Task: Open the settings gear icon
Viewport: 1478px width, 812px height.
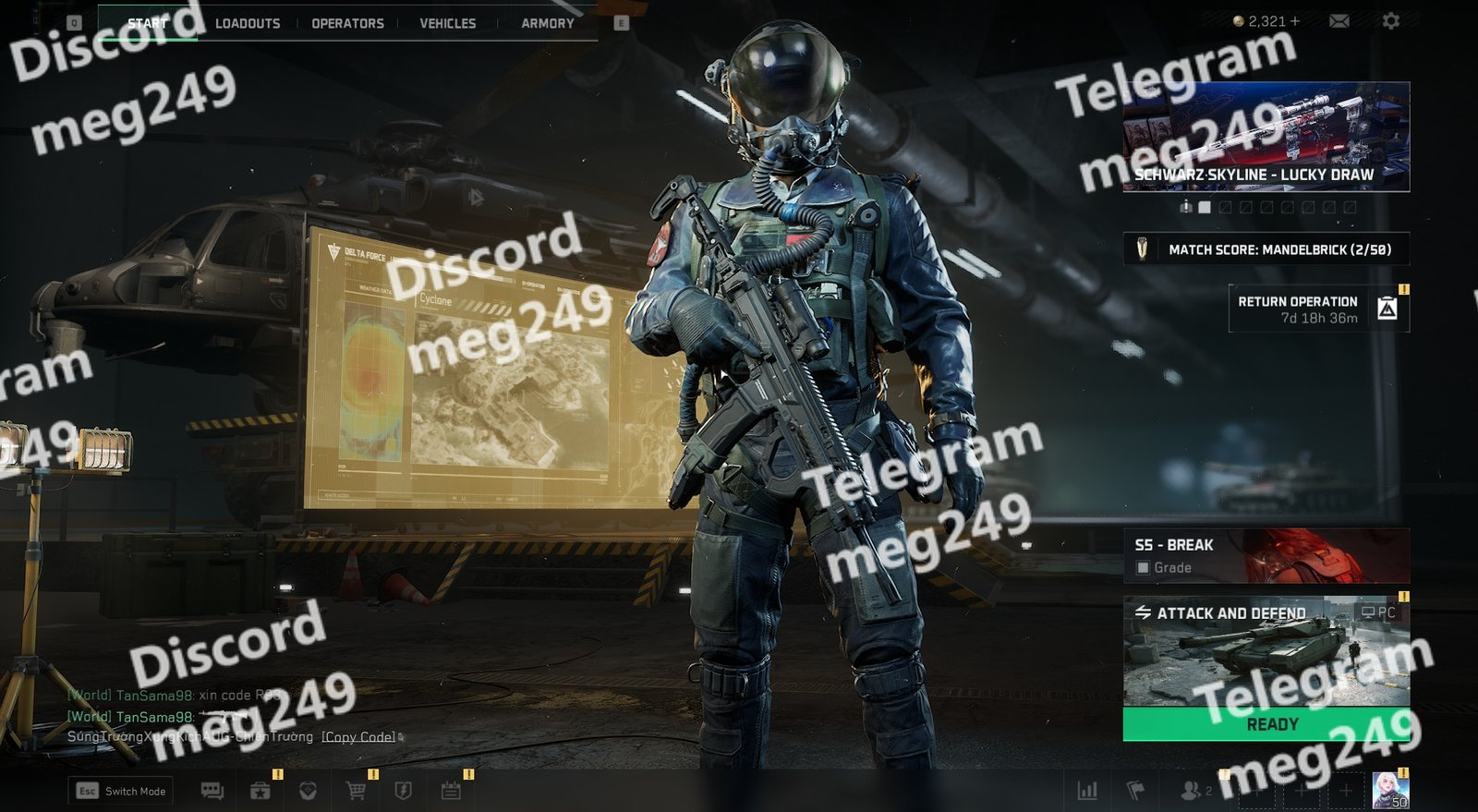Action: [1390, 21]
